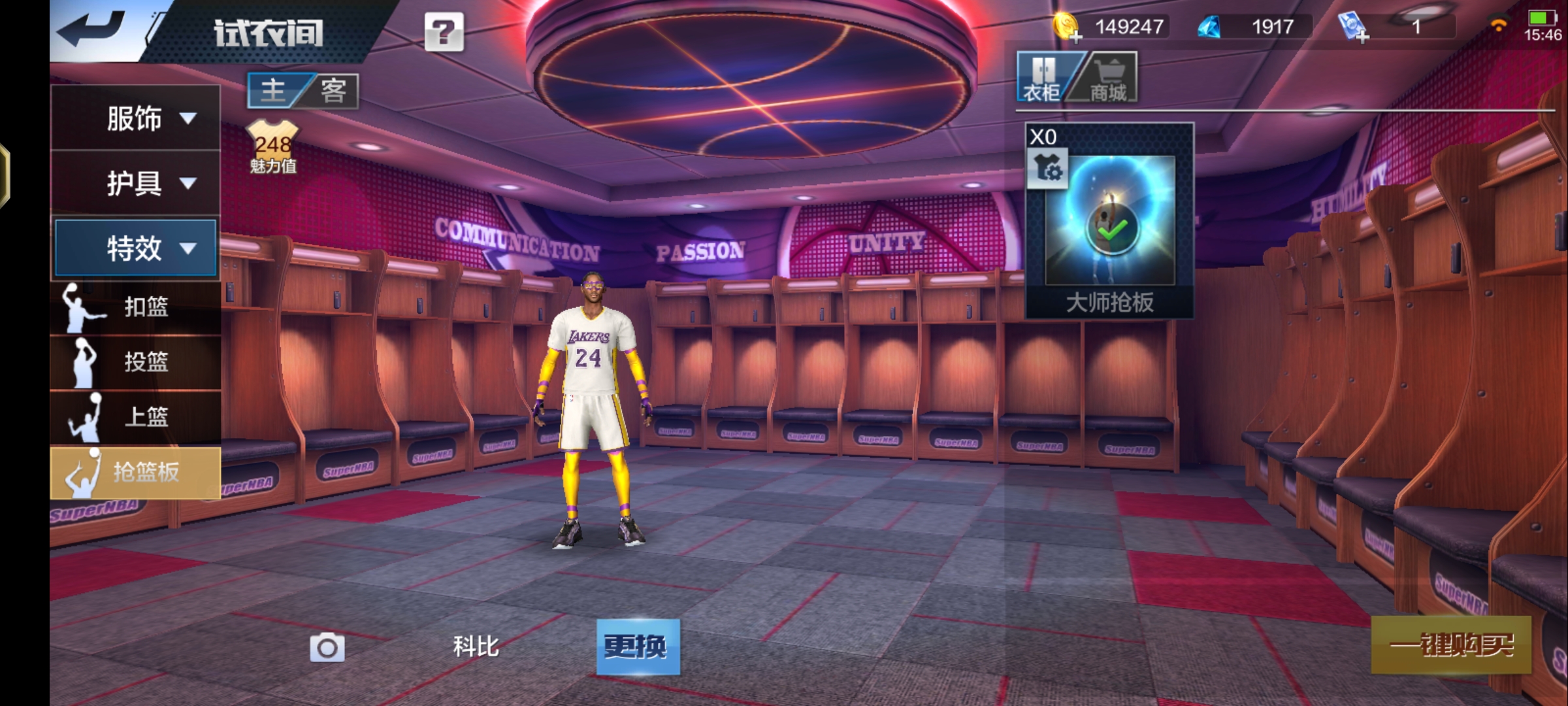Select the 上篮 layup effects entry
Viewport: 1568px width, 706px height.
pyautogui.click(x=135, y=416)
